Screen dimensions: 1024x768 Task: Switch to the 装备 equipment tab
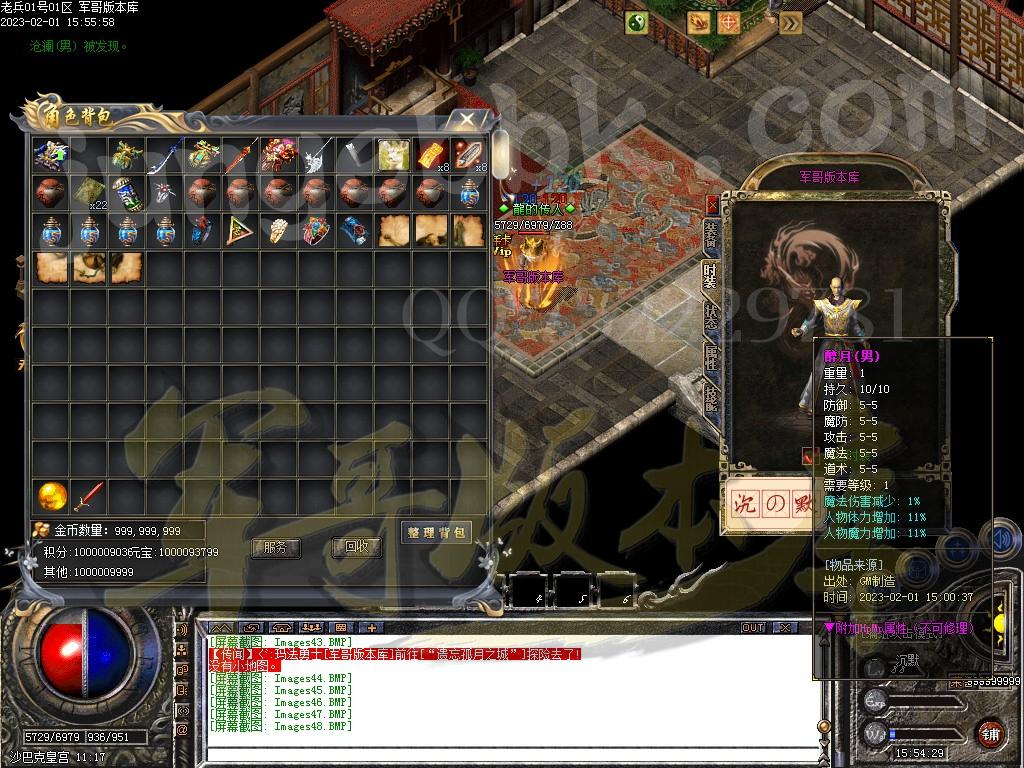coord(711,236)
